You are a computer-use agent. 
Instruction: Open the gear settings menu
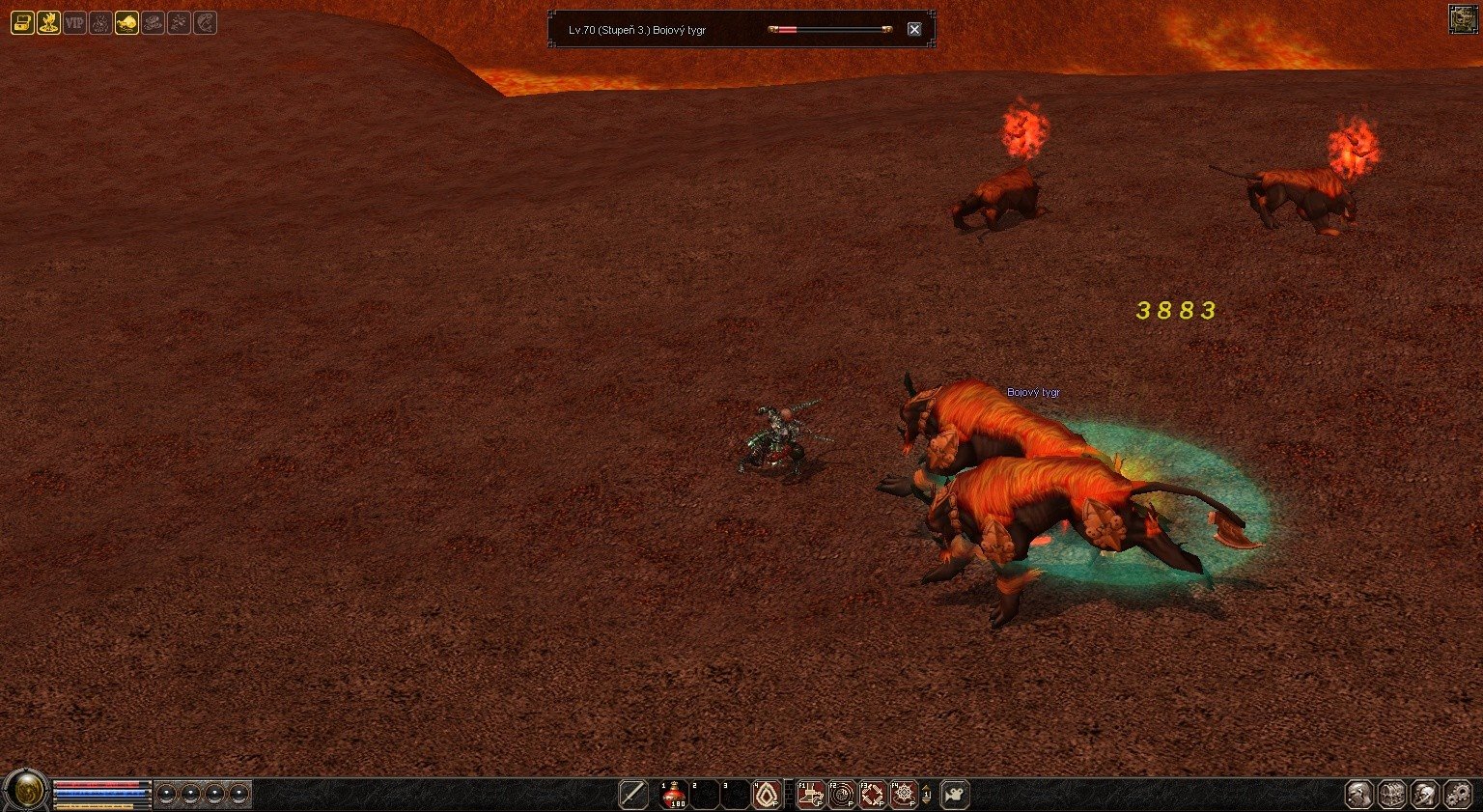(1457, 794)
